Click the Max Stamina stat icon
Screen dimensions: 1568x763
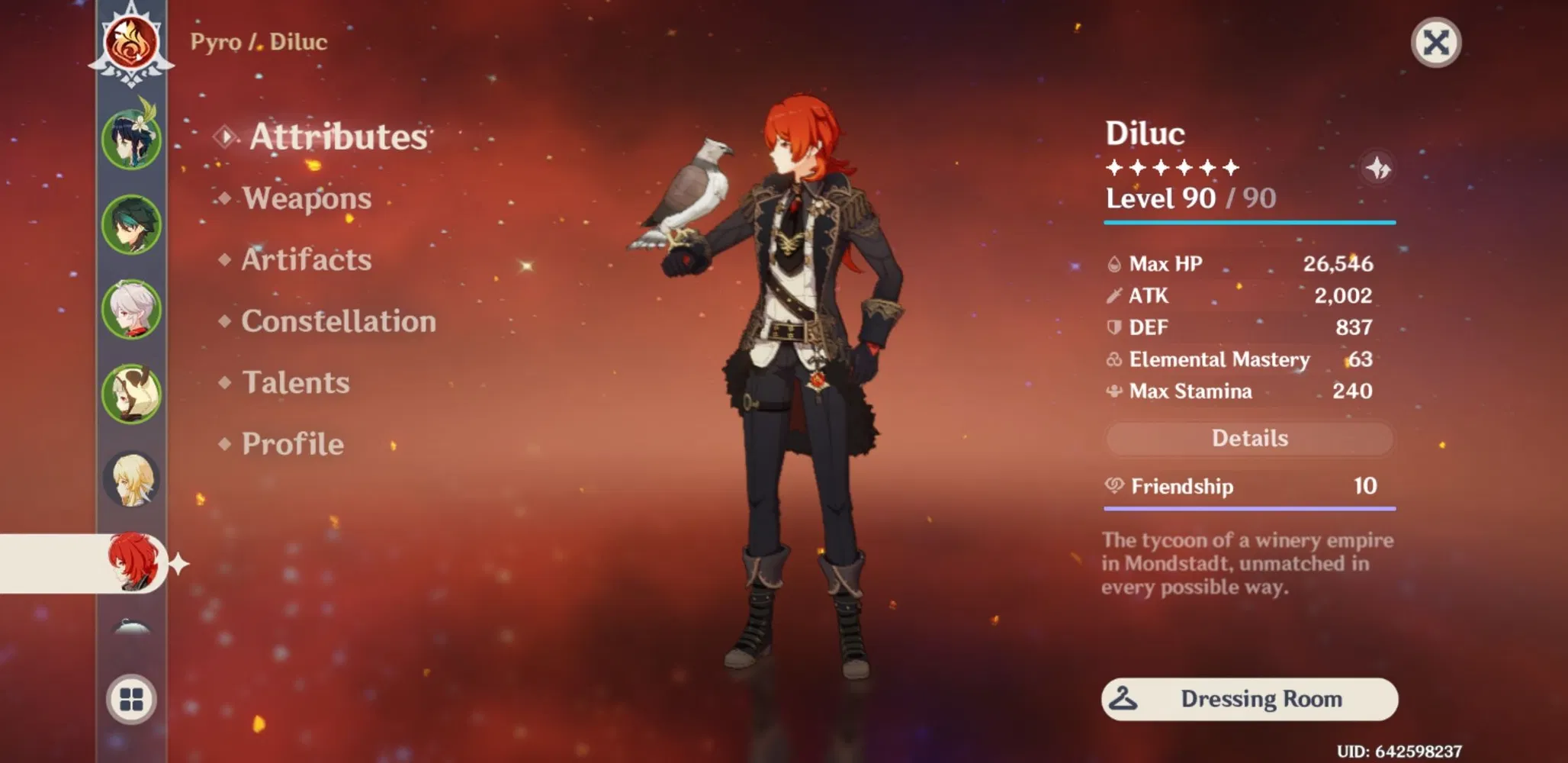click(1114, 391)
